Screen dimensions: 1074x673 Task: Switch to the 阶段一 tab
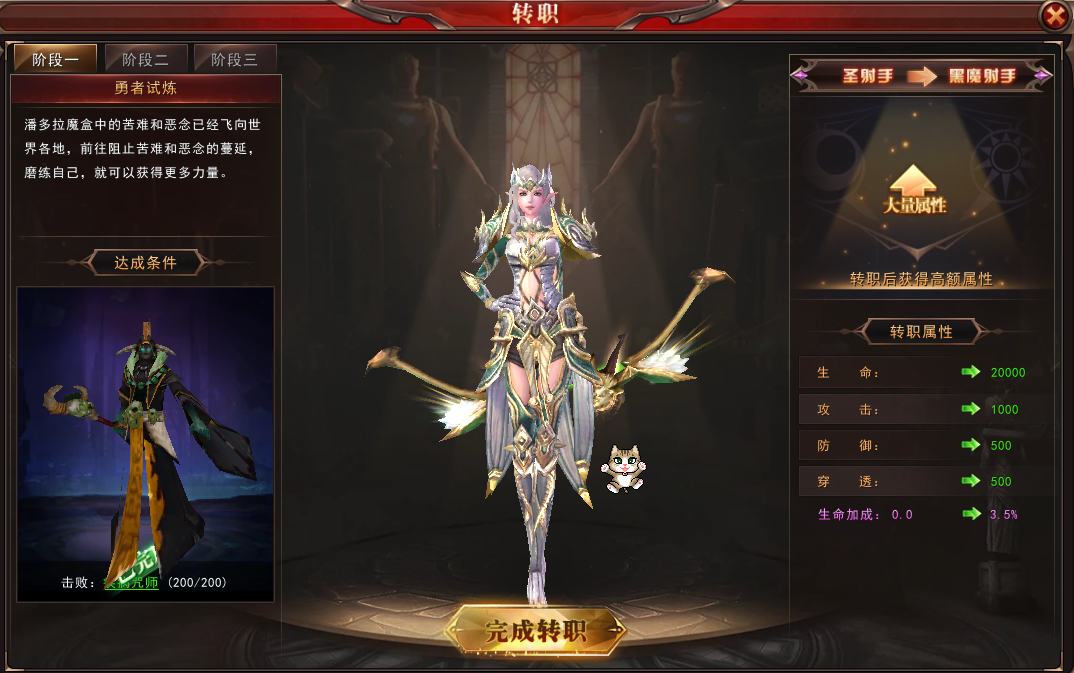click(55, 59)
